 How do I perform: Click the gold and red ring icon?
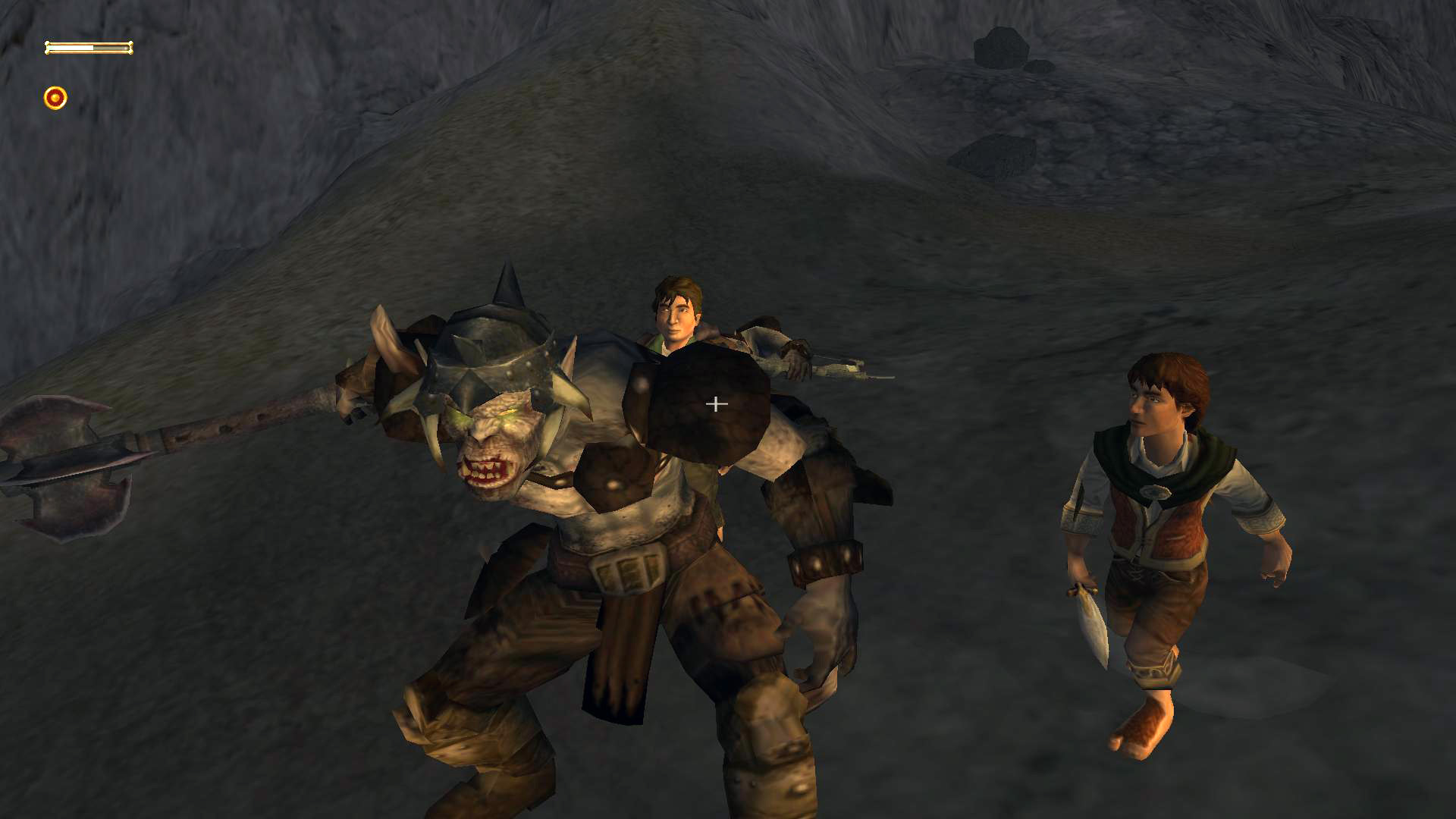point(55,98)
